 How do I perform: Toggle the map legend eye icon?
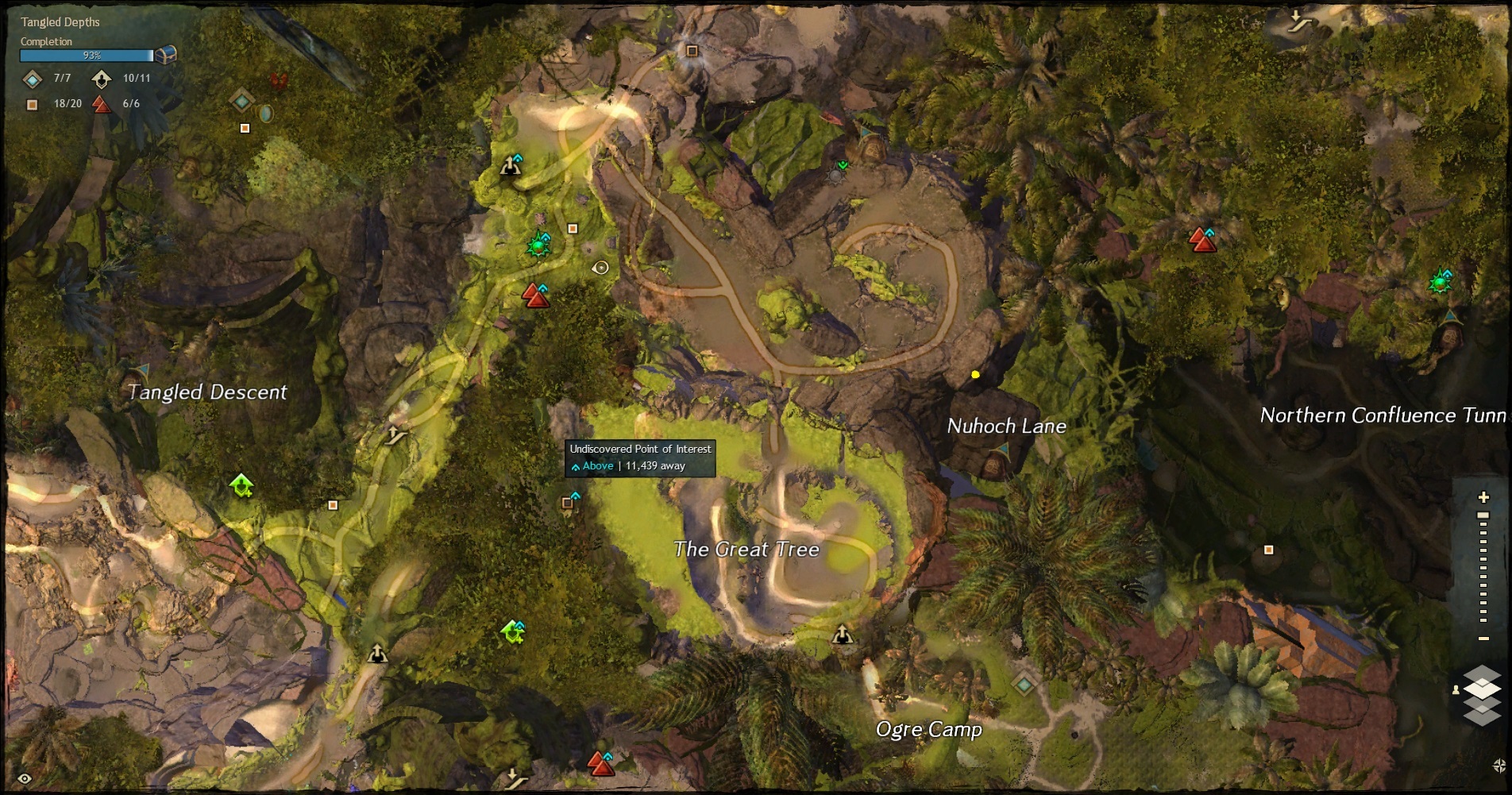[x=24, y=778]
